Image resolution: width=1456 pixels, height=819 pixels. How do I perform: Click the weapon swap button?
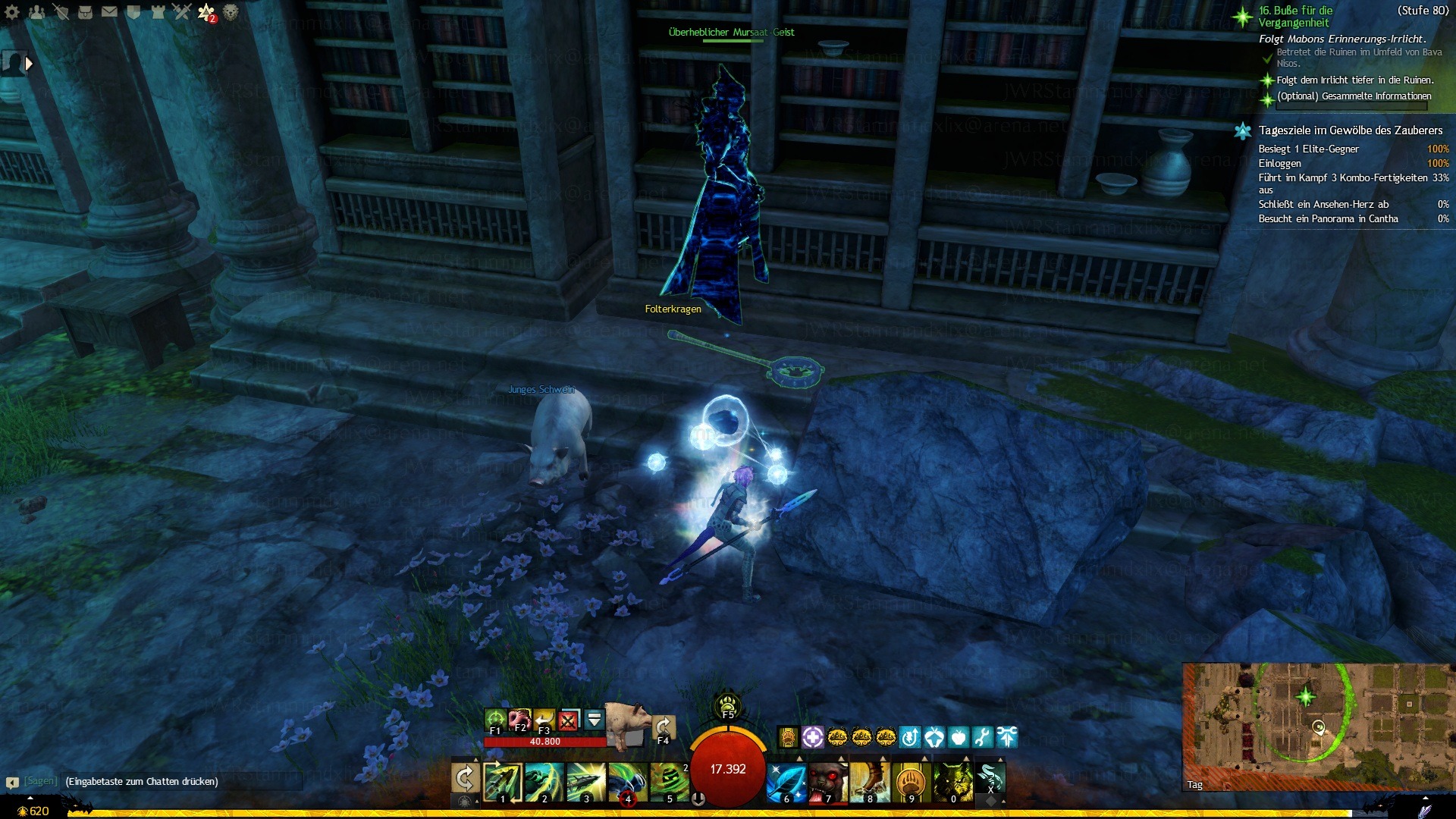(x=465, y=779)
